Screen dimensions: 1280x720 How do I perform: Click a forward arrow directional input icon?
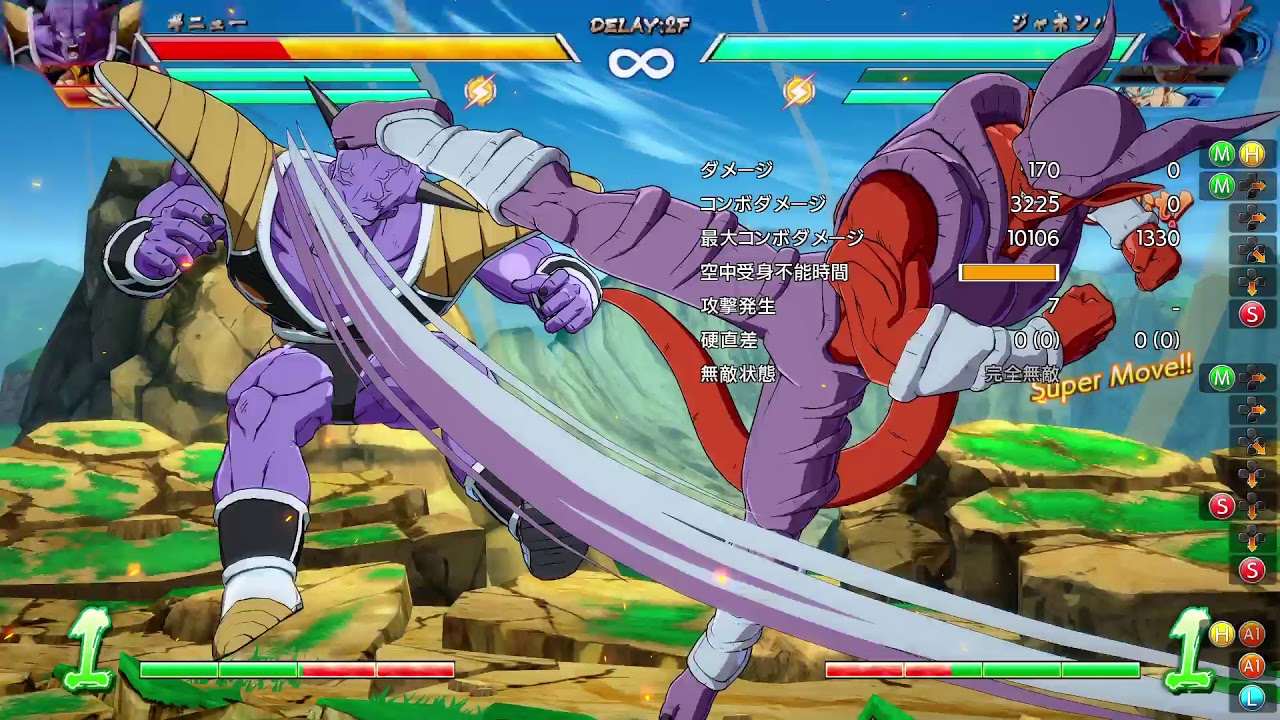tap(1251, 217)
